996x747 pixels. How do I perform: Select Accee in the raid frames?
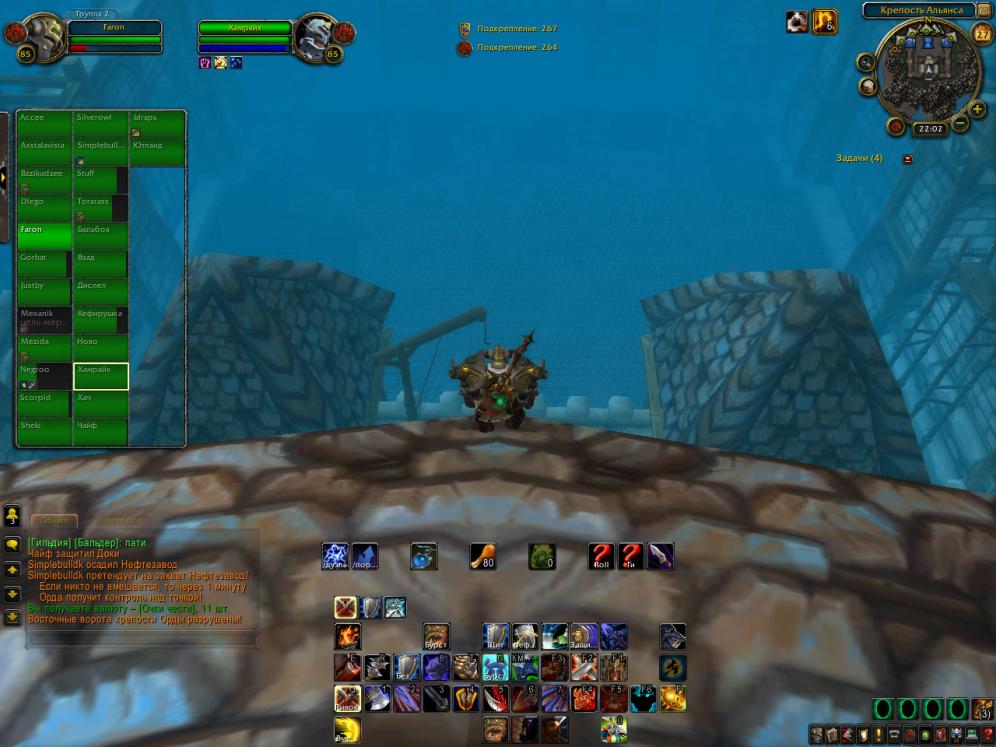[44, 124]
